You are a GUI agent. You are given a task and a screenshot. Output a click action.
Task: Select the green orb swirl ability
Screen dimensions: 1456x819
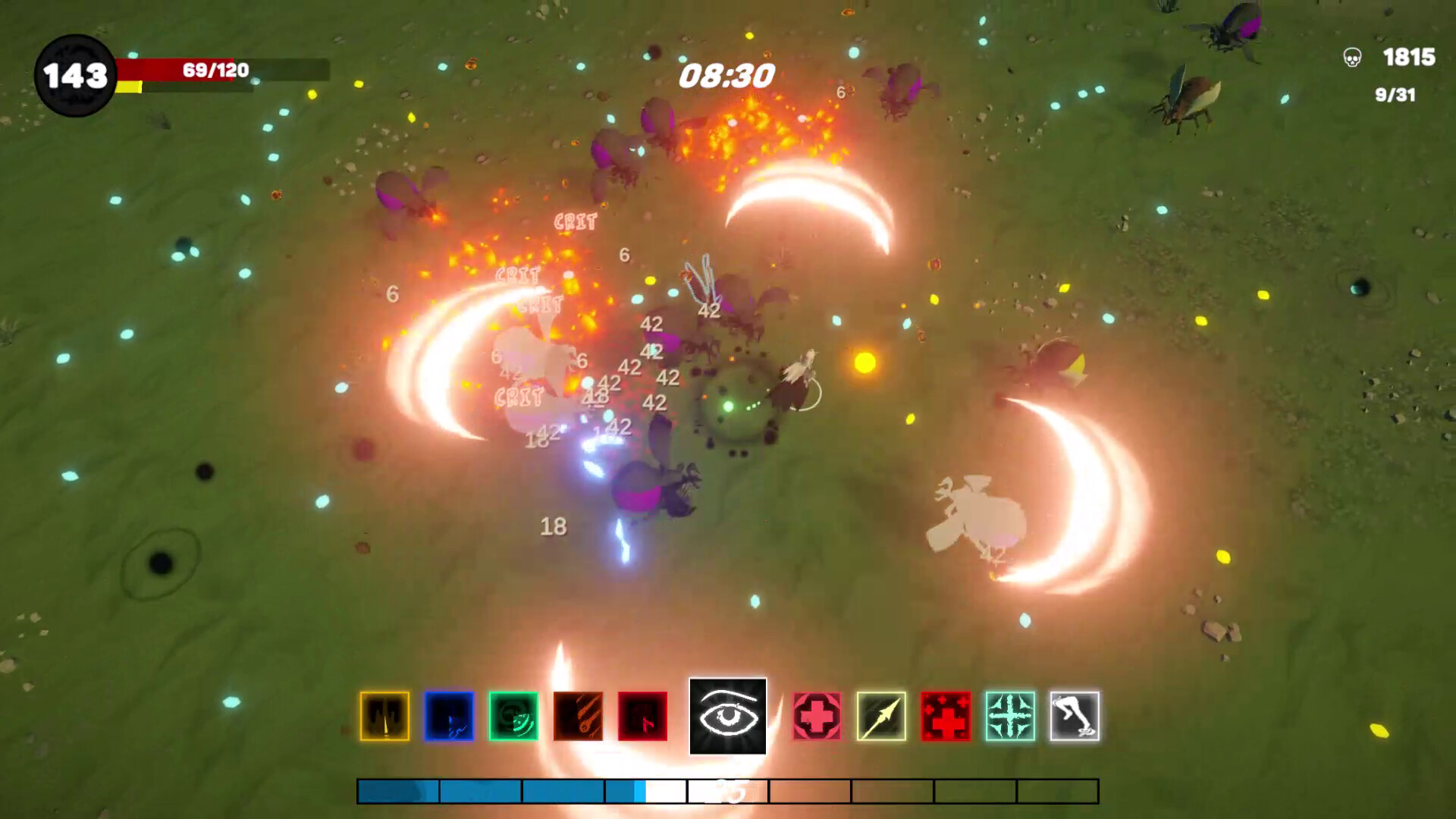point(512,717)
